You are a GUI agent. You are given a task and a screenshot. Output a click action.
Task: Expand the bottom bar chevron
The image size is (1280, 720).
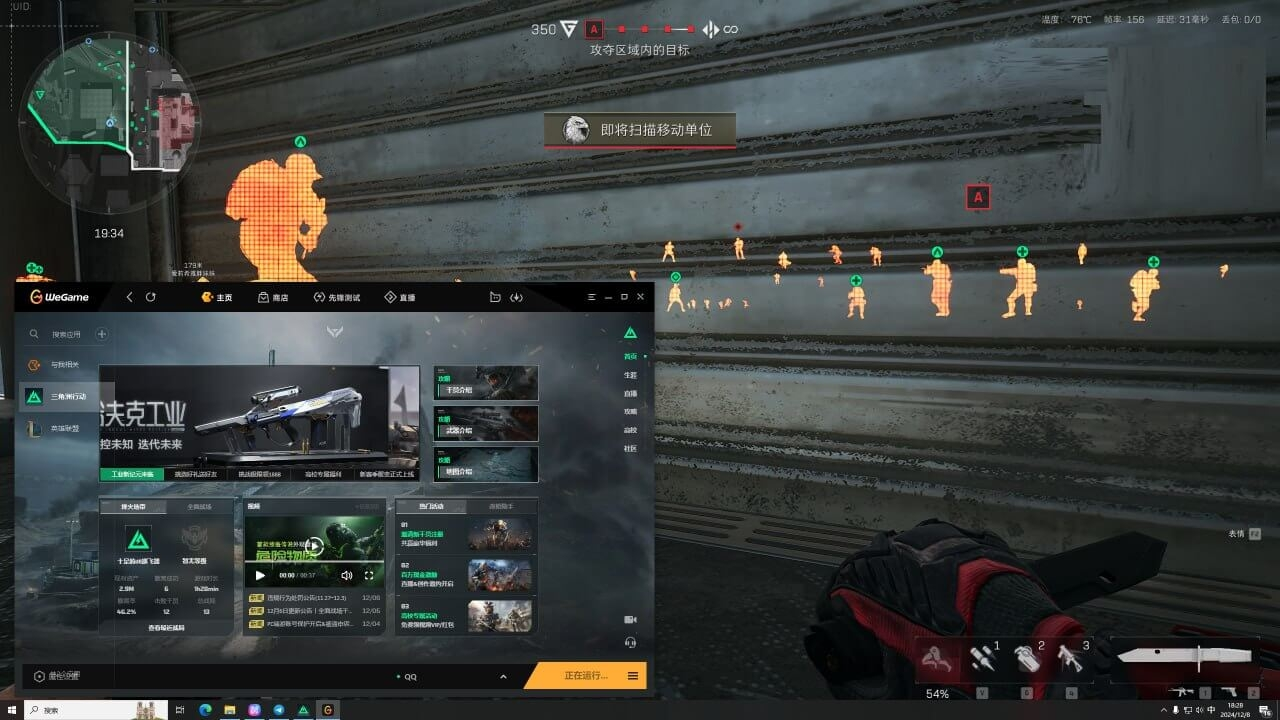[502, 677]
